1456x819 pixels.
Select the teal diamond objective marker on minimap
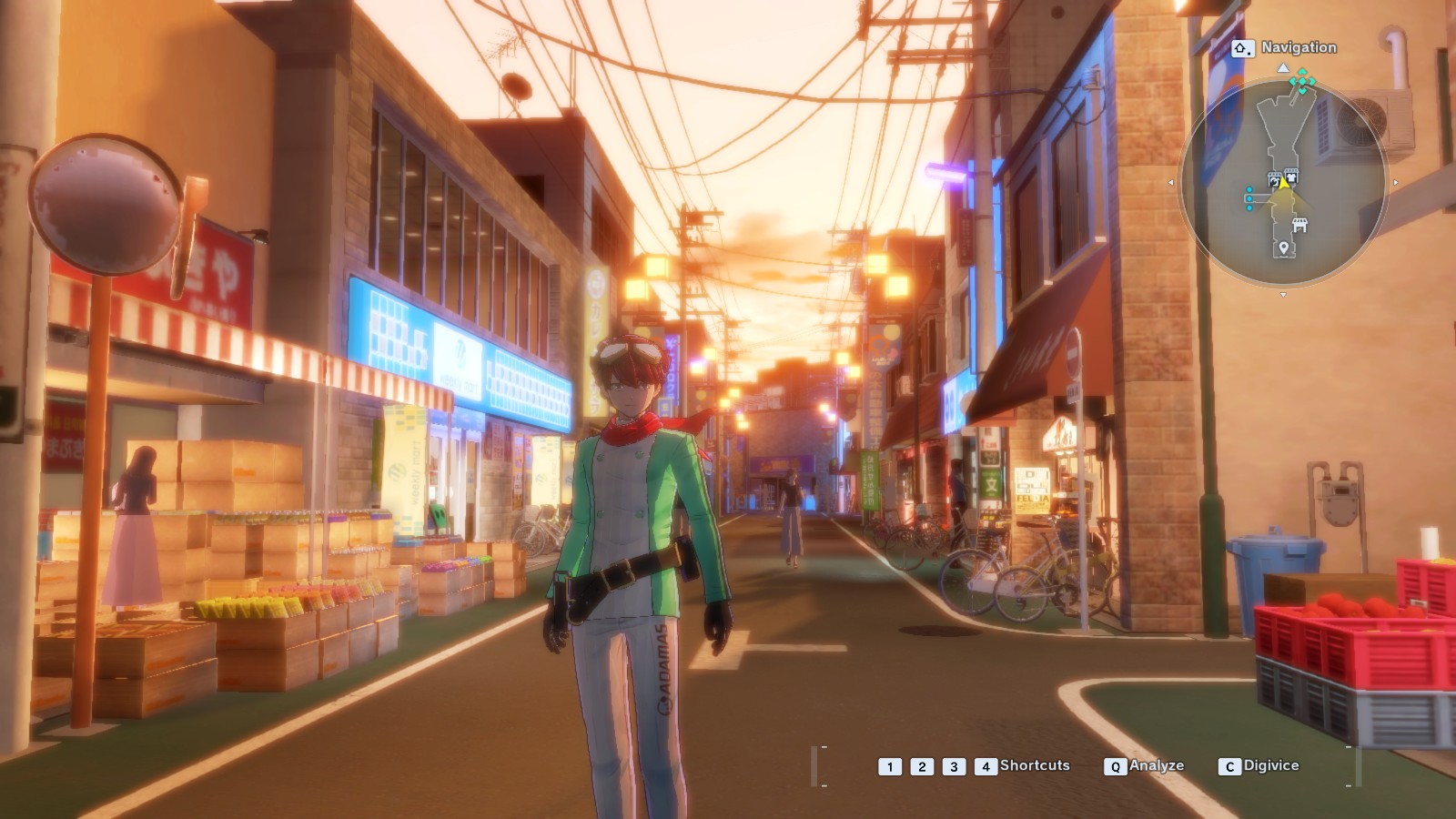coord(1302,83)
